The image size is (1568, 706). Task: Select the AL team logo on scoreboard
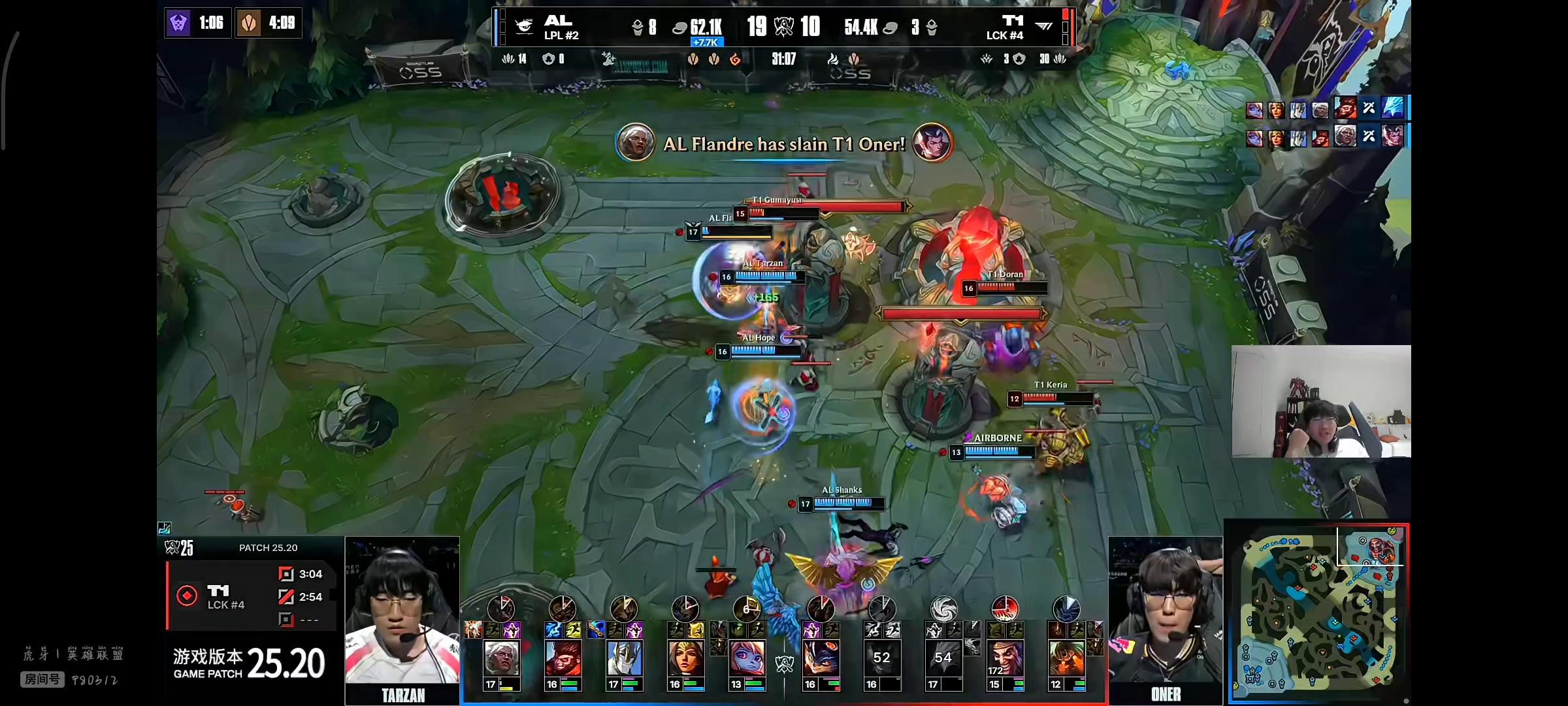click(524, 26)
